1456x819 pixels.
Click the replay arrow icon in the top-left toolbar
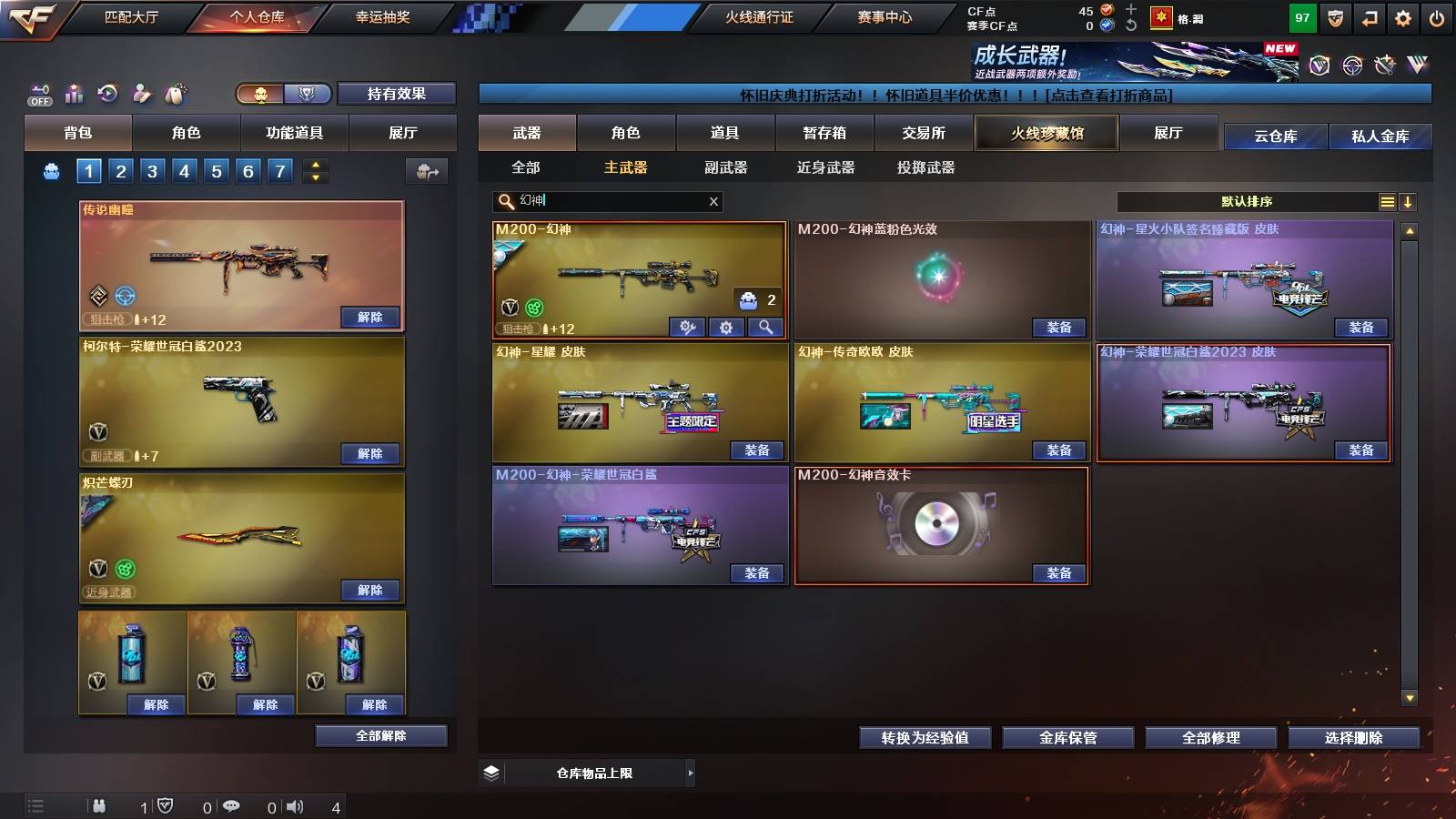(107, 94)
